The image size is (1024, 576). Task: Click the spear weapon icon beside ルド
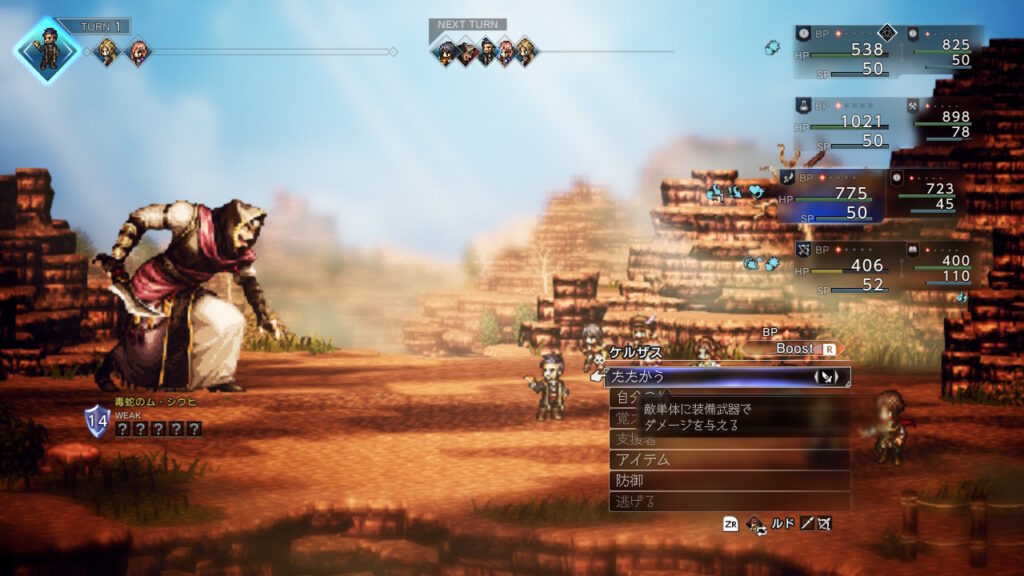[805, 523]
